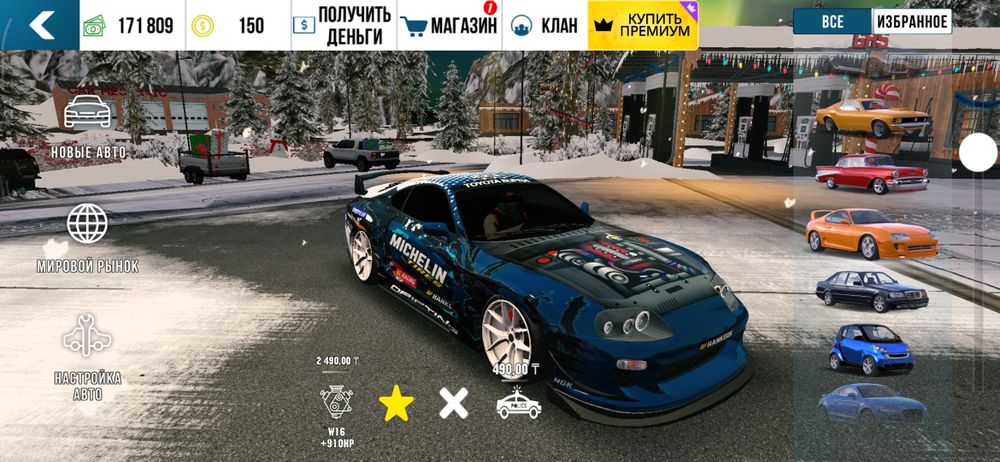1000x462 pixels.
Task: Go back using the arrow button
Action: coord(39,25)
